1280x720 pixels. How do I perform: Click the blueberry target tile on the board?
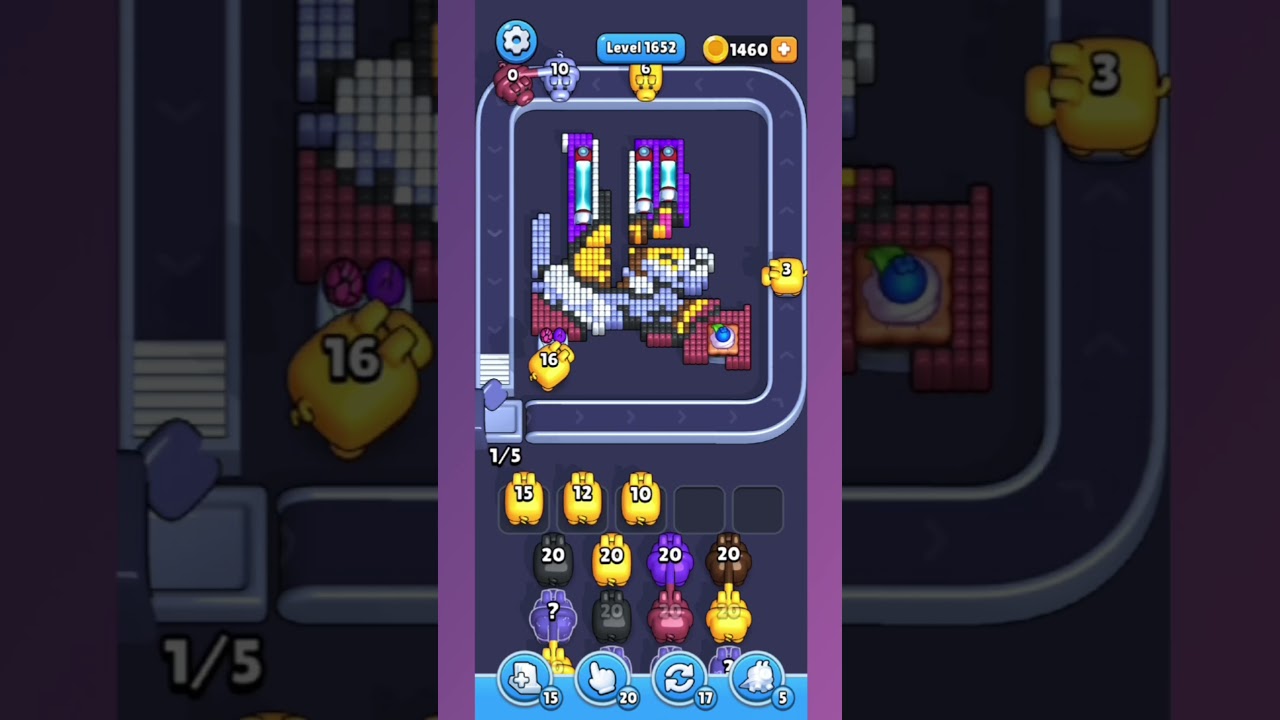point(724,340)
